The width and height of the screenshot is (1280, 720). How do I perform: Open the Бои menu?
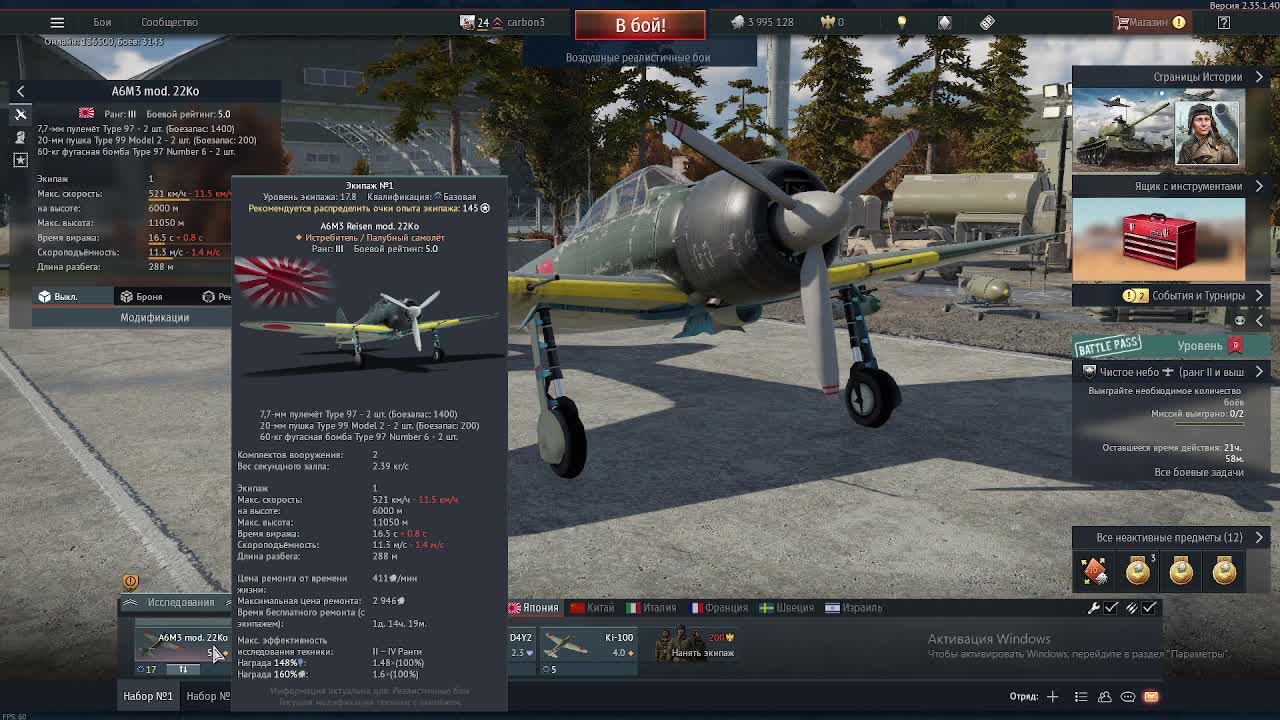102,22
